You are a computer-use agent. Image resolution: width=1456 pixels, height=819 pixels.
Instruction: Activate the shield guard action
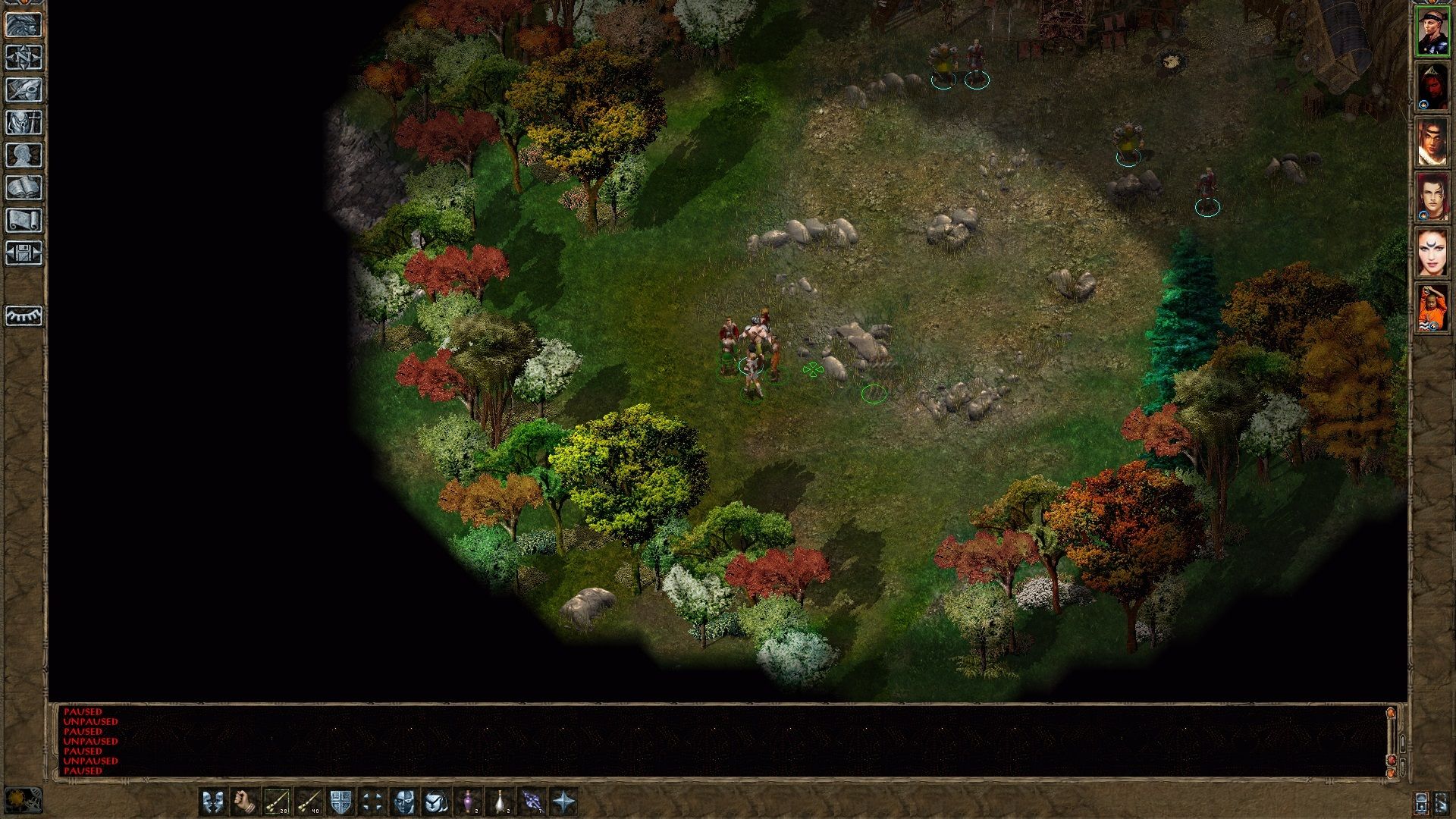340,801
